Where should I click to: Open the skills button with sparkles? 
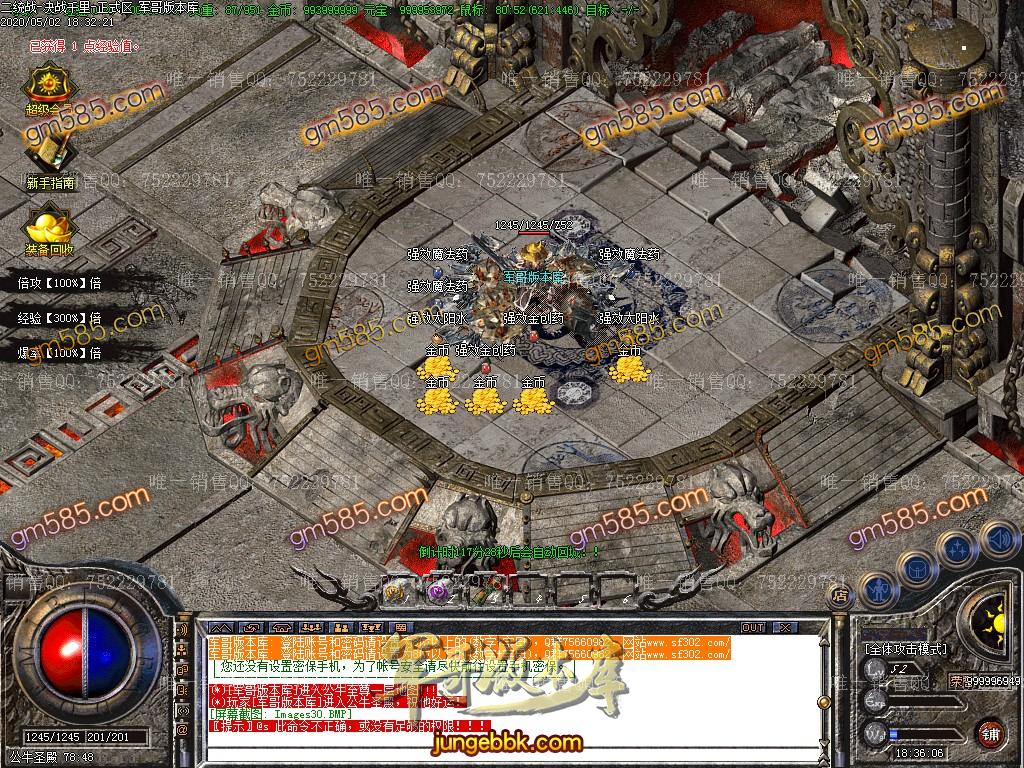[x=958, y=549]
